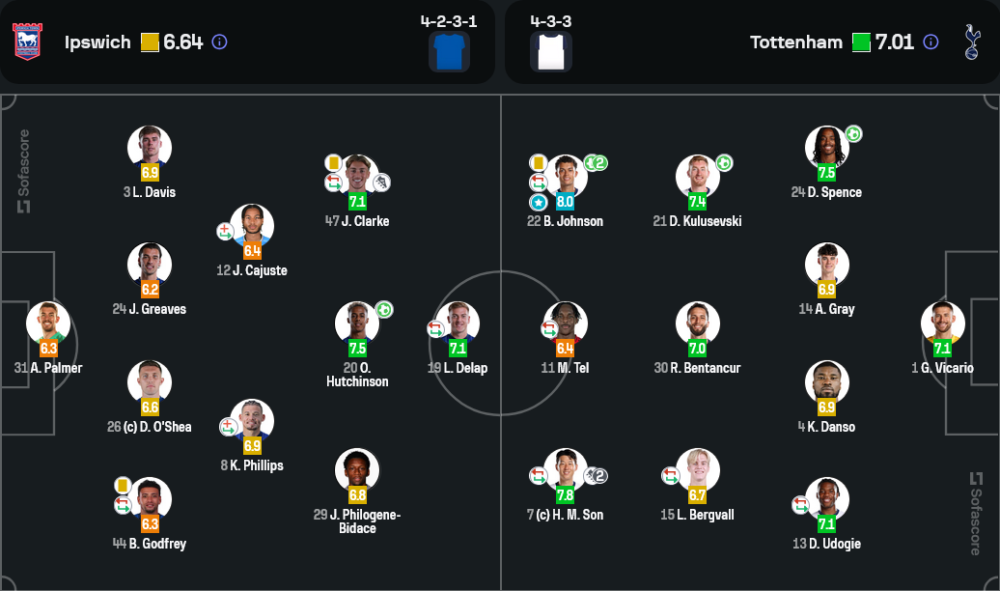Choose goalkeeper G. Vicario
Viewport: 1000px width, 591px height.
click(x=942, y=323)
